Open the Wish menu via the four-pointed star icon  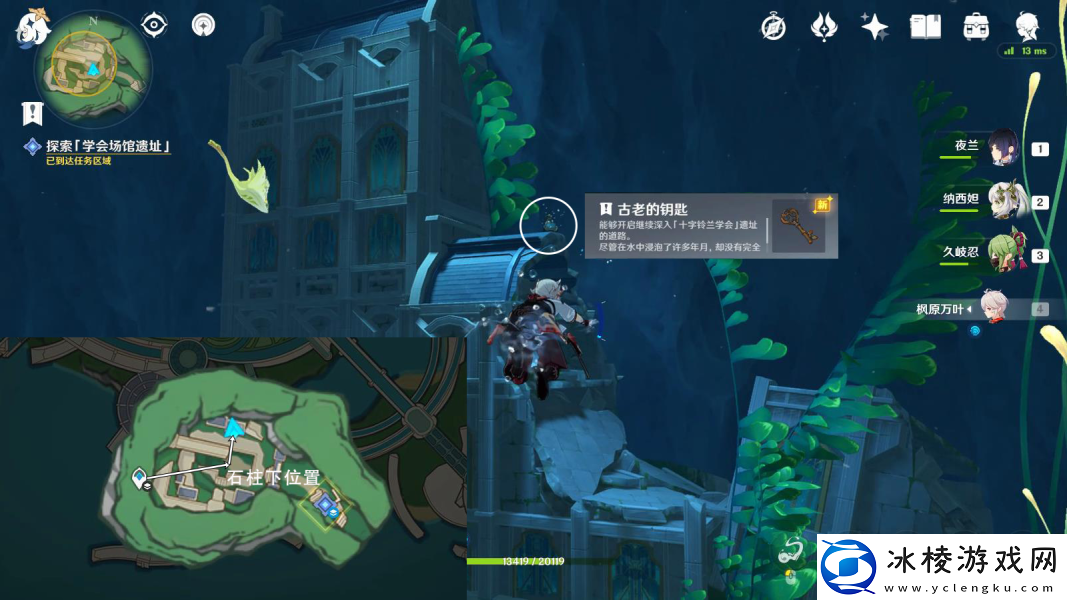coord(874,27)
